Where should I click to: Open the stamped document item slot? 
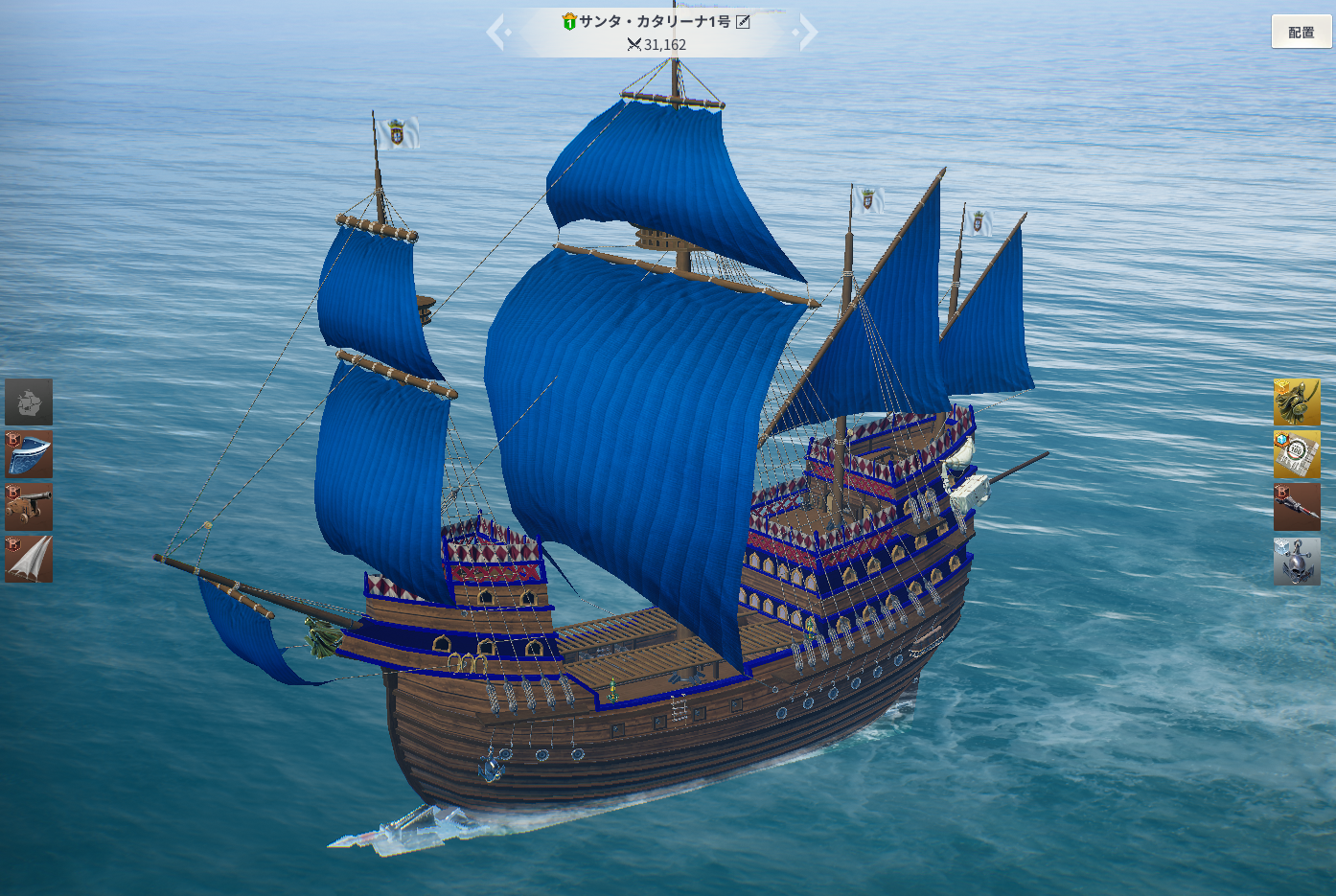pos(1297,454)
